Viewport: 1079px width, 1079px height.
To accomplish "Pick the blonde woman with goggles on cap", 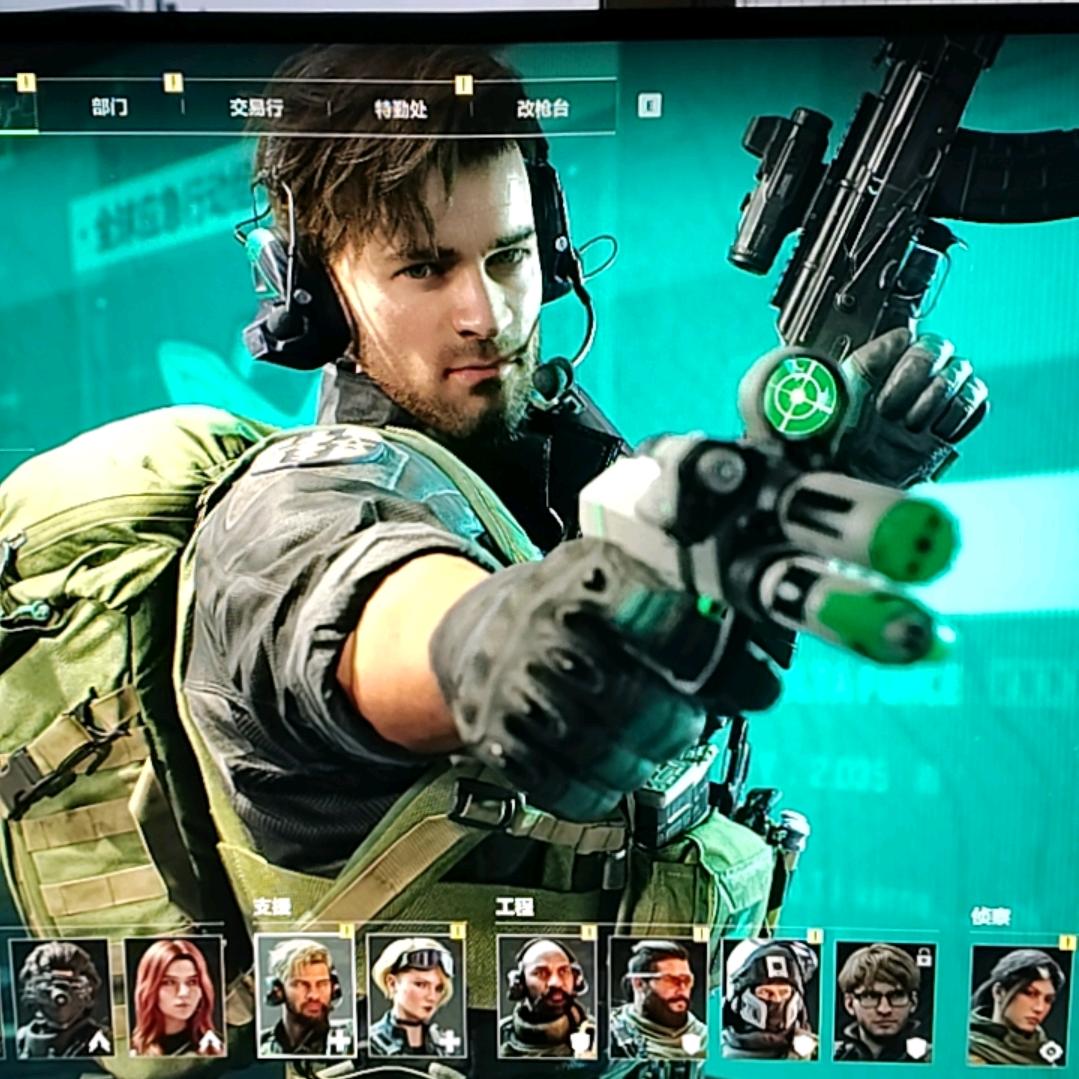I will pos(417,996).
